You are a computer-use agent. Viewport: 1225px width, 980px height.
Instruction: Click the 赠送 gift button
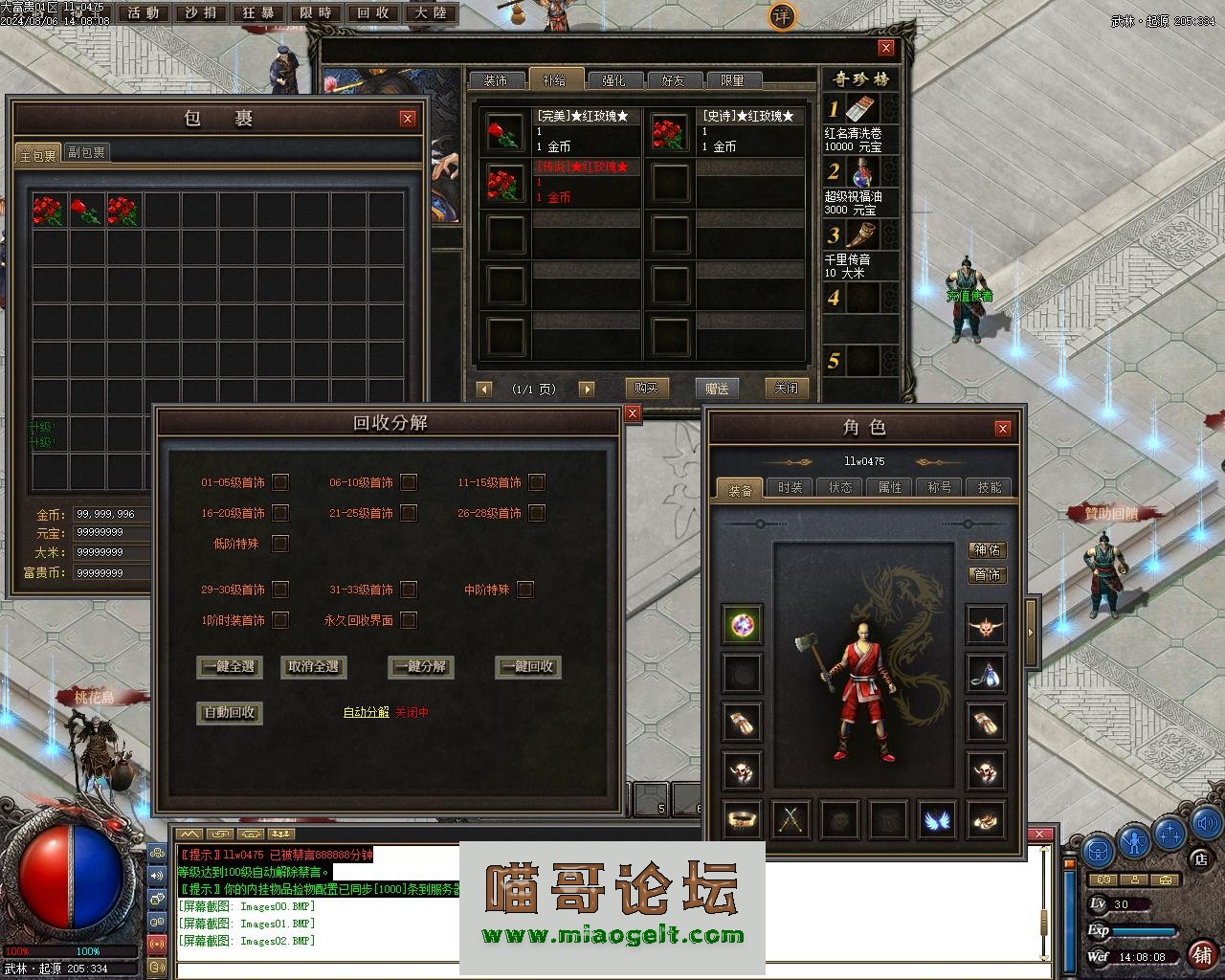(717, 388)
